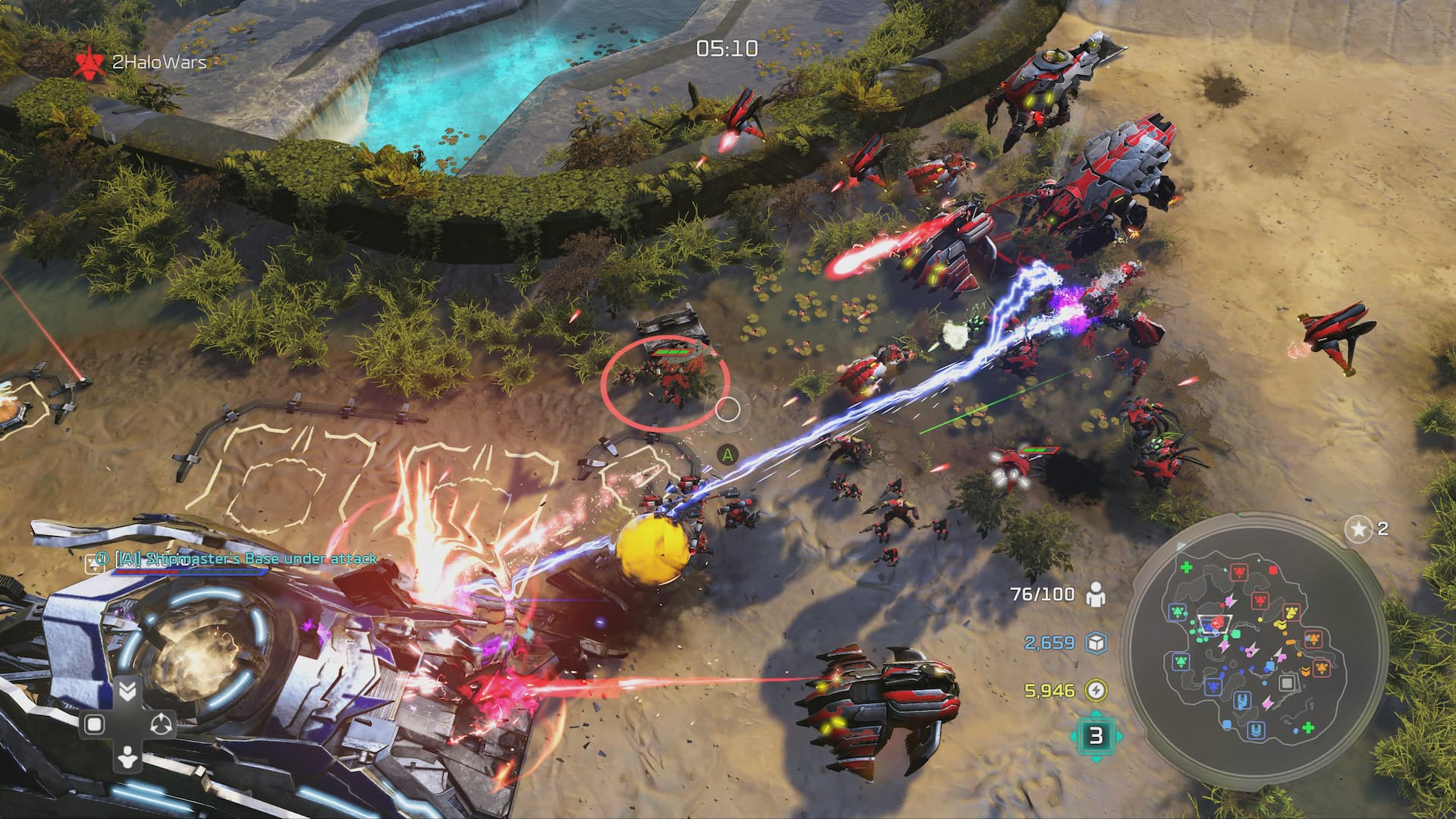Click the downward teal arrow below the tech badge
Viewport: 1456px width, 819px height.
(x=1095, y=759)
